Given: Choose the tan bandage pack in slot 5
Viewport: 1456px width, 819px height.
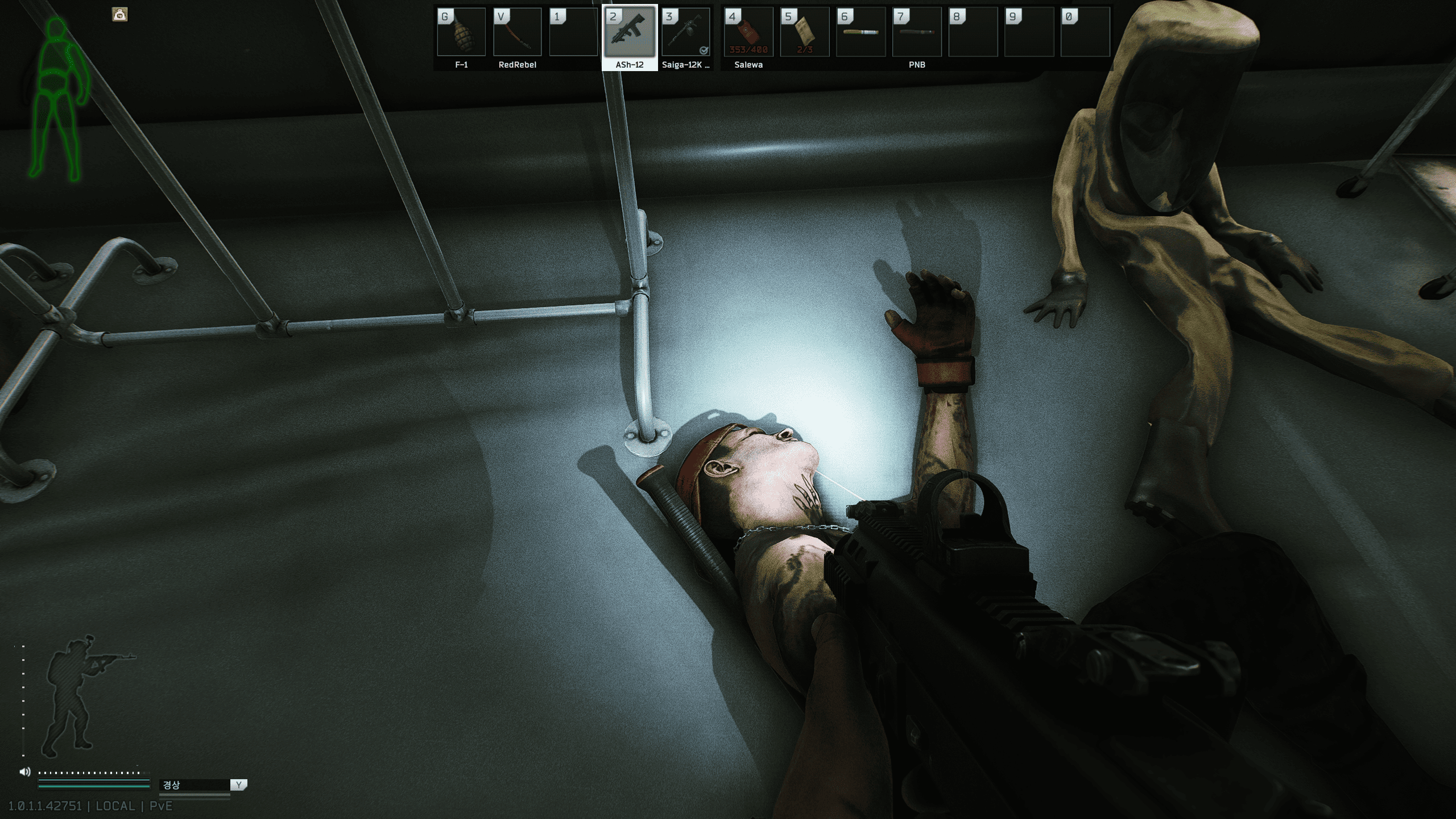Looking at the screenshot, I should (804, 33).
